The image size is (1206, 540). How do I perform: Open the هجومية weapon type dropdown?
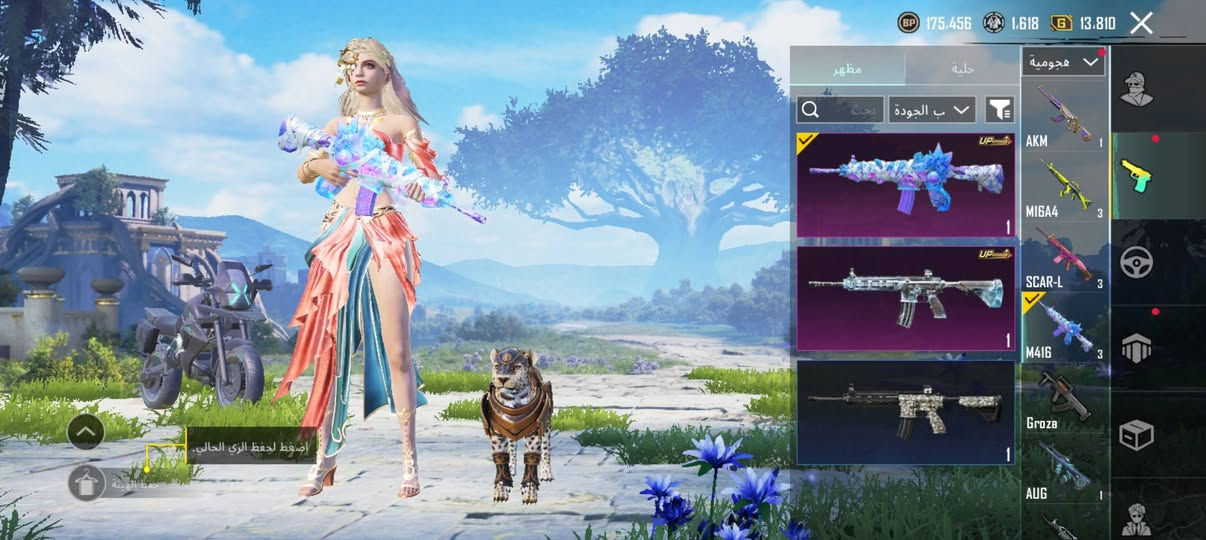click(x=1064, y=62)
